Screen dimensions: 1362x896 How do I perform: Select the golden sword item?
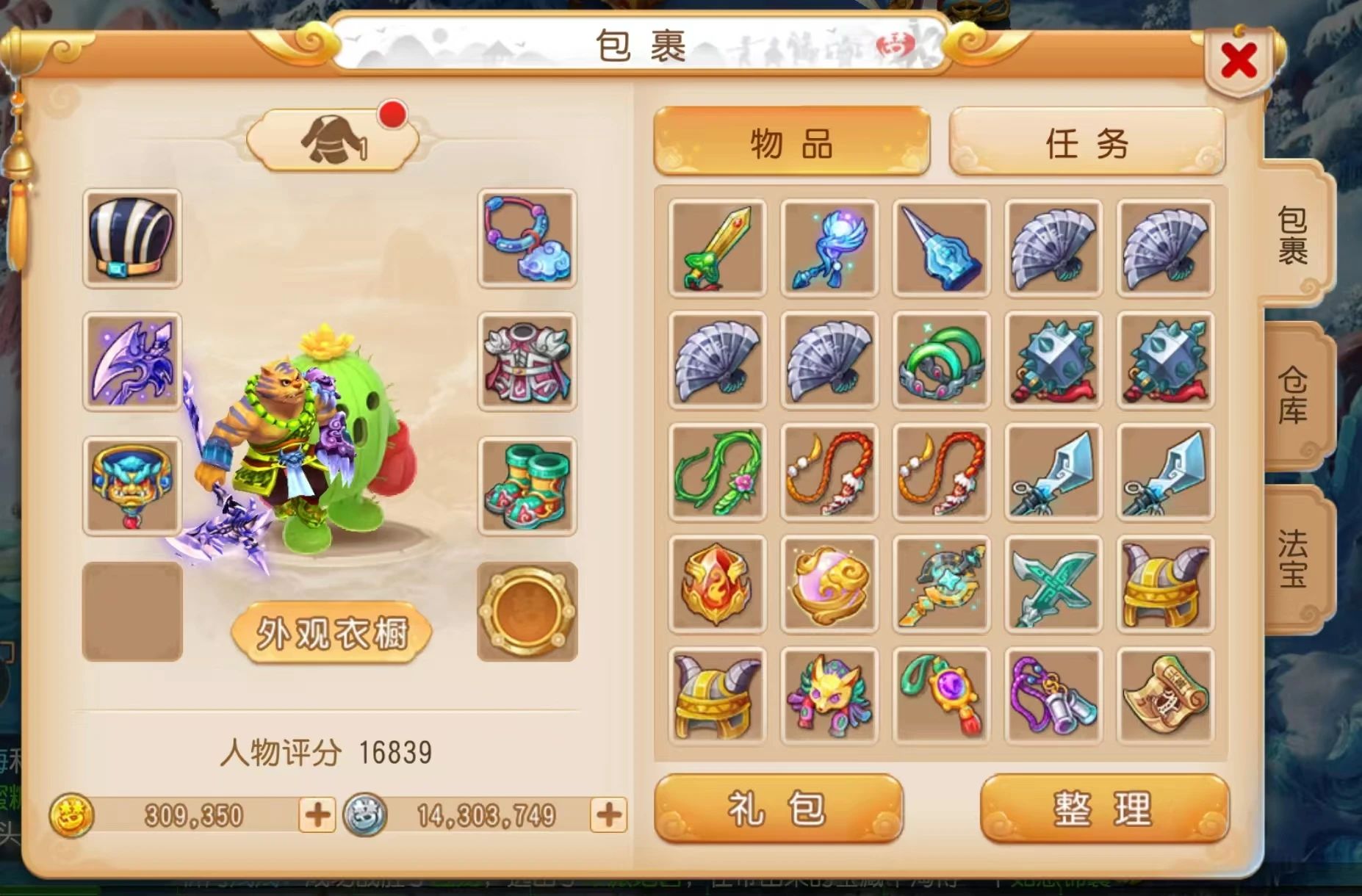coord(716,248)
